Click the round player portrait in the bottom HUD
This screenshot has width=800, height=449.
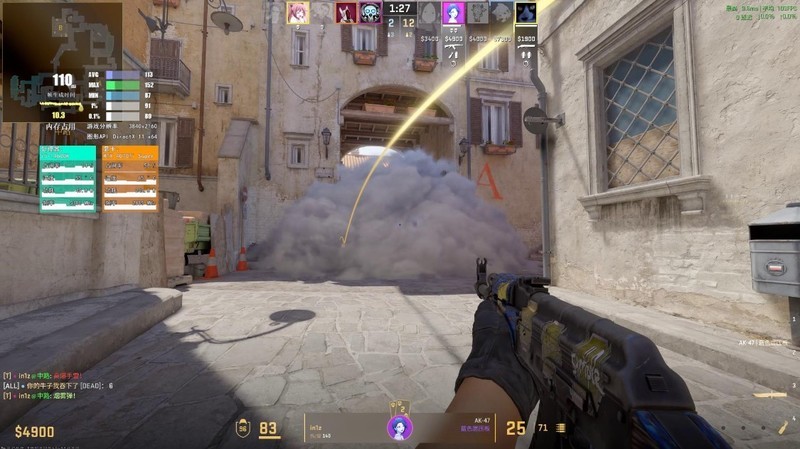[x=400, y=428]
